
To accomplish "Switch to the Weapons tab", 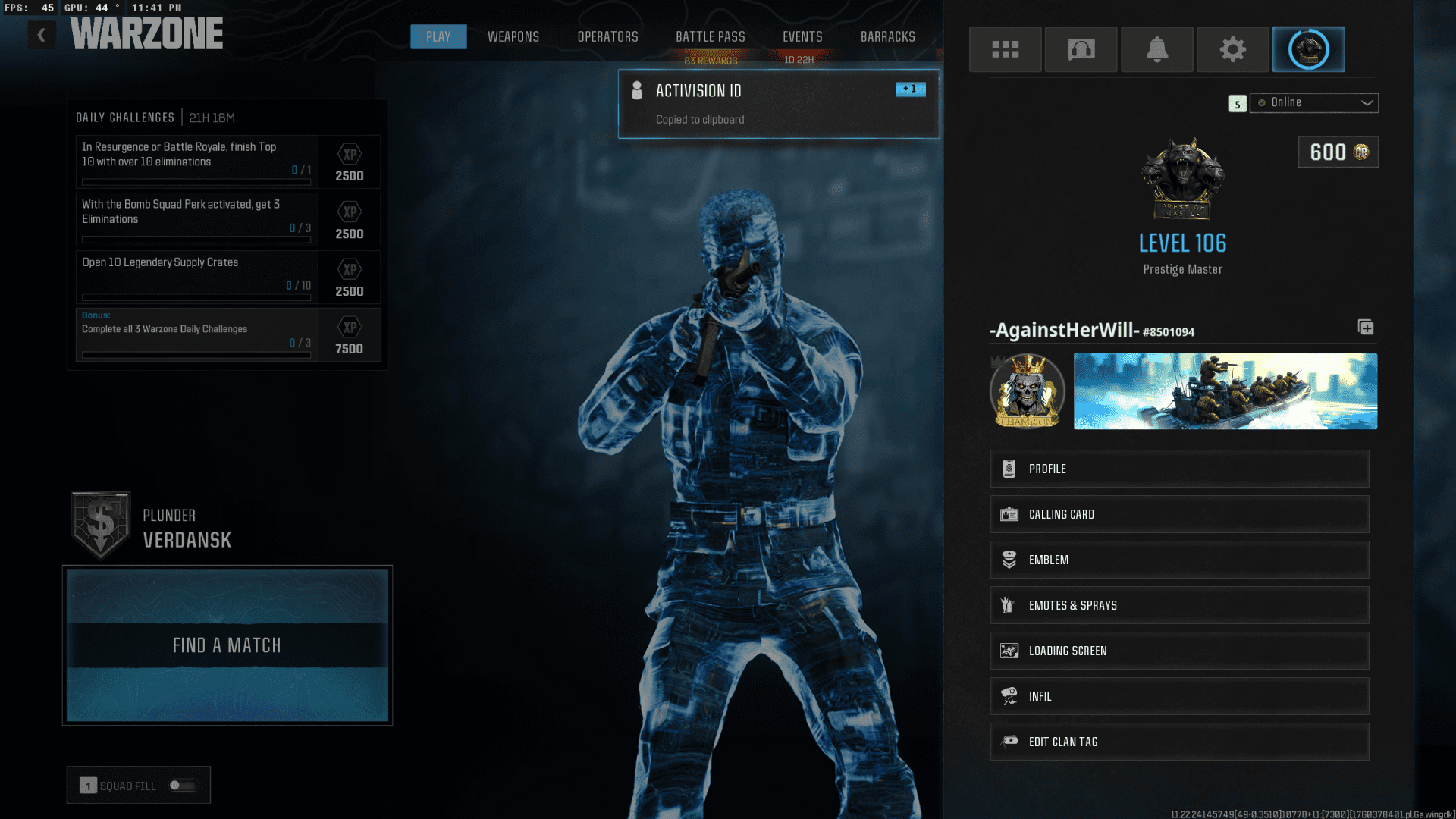I will 513,36.
